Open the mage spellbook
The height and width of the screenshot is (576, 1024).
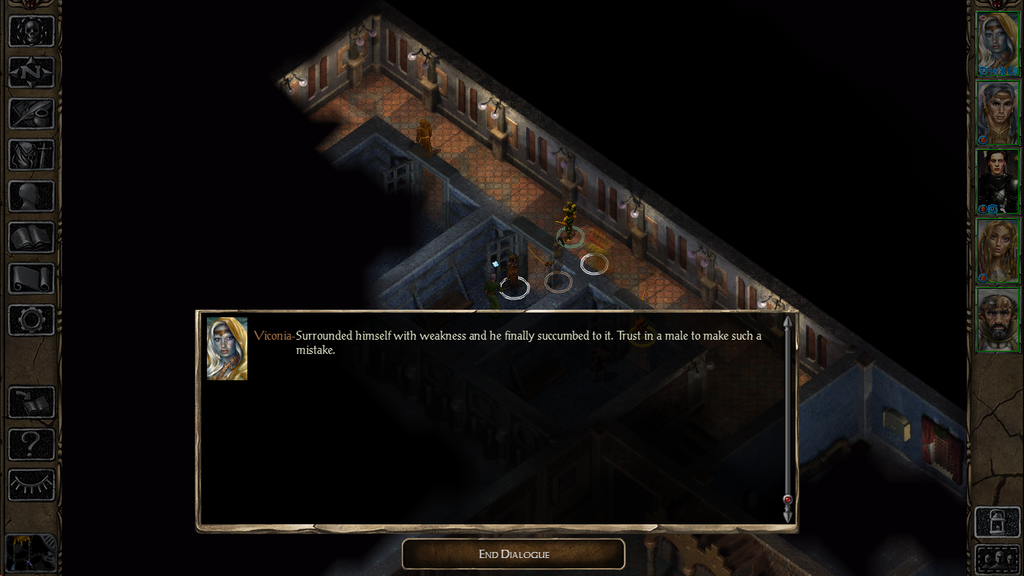[31, 237]
